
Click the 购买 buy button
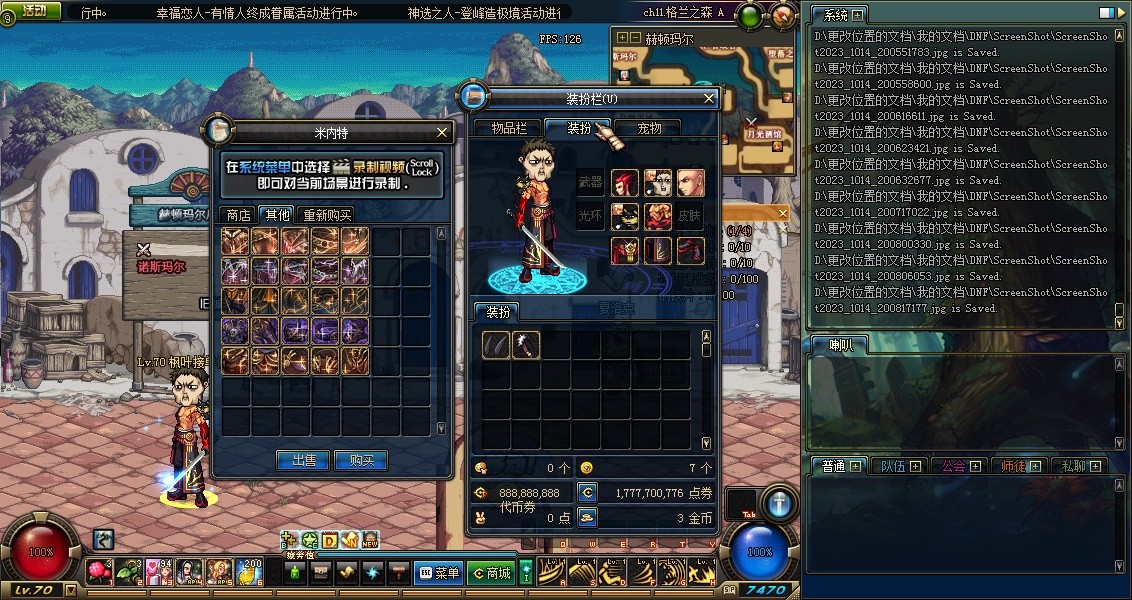360,460
